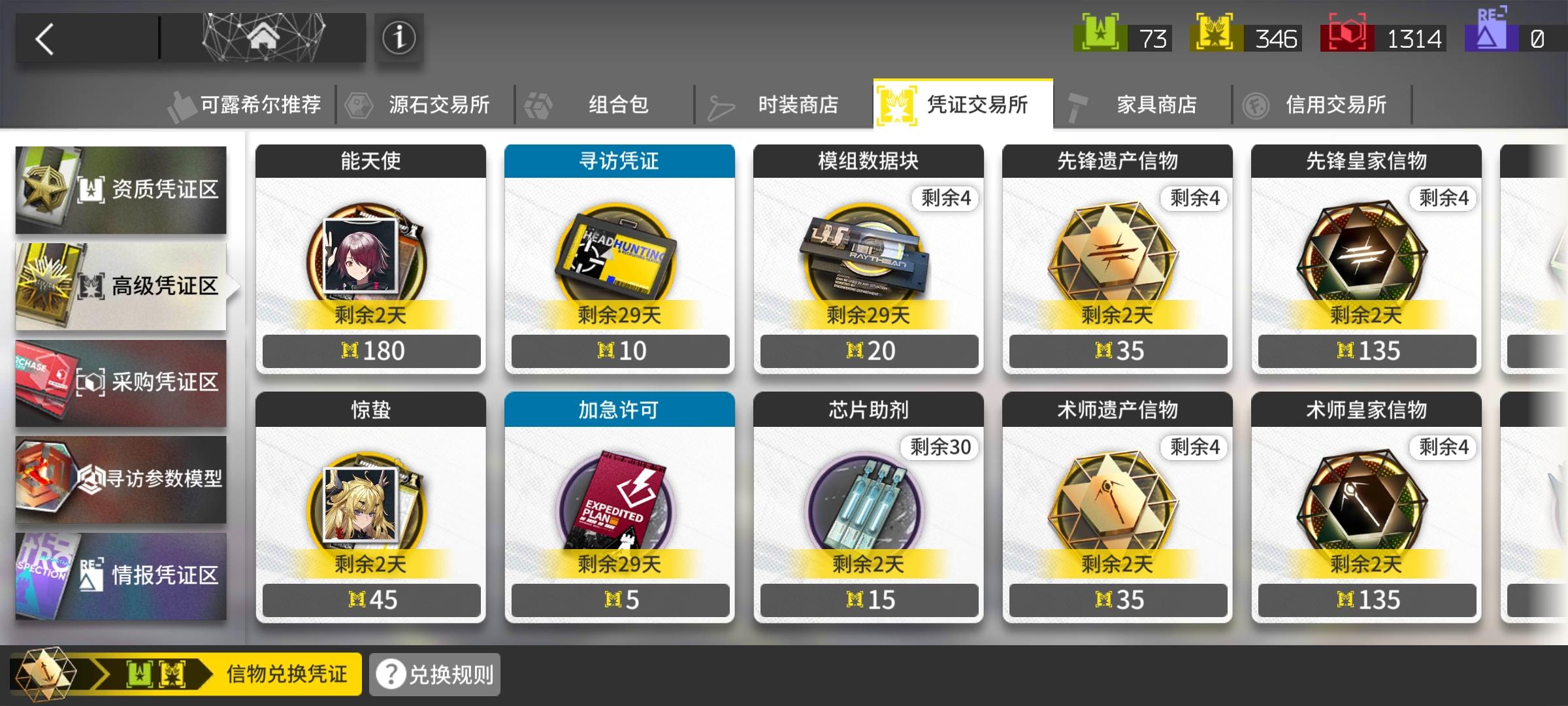Open the 源石交易所 shop tab
The height and width of the screenshot is (706, 1568).
(441, 103)
